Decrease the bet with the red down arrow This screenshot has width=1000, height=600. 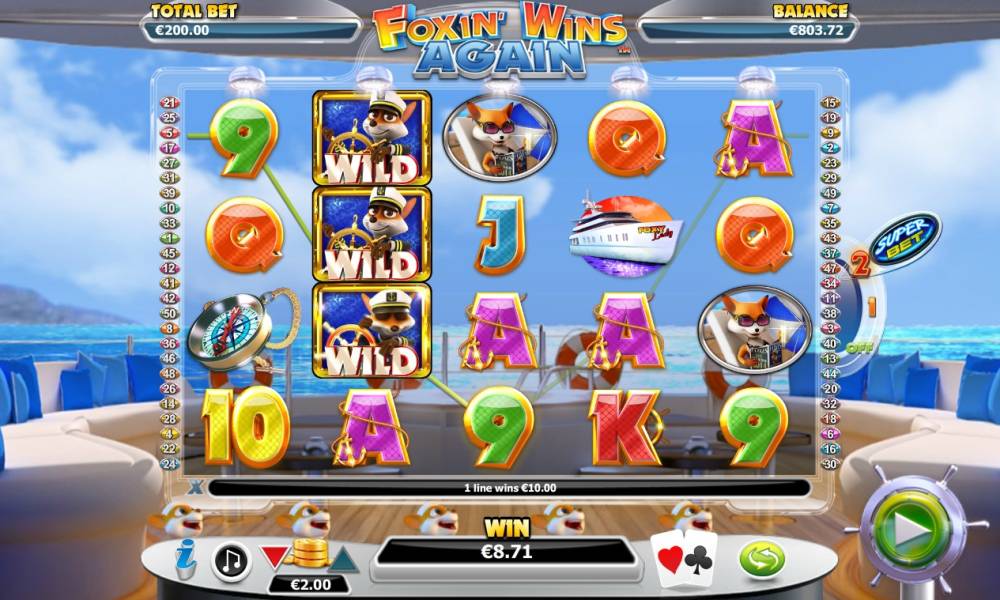coord(273,557)
